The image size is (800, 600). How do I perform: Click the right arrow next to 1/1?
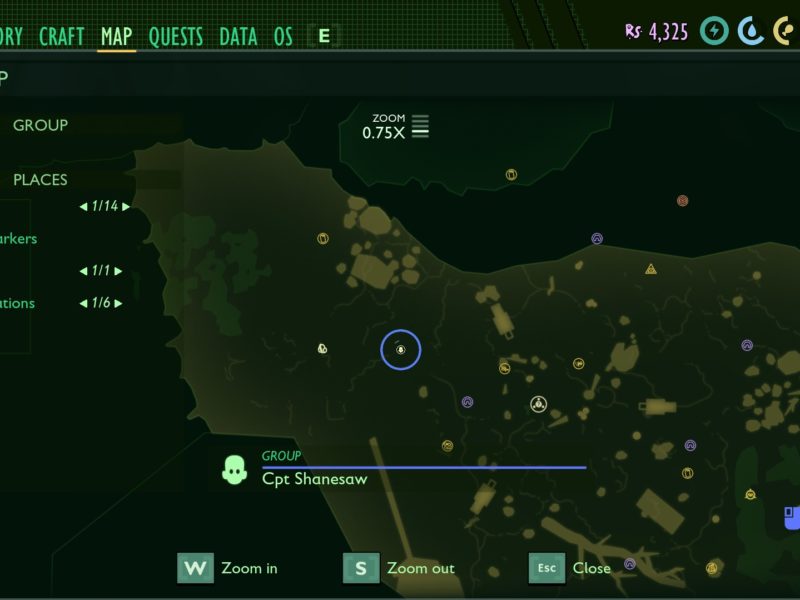click(x=119, y=271)
